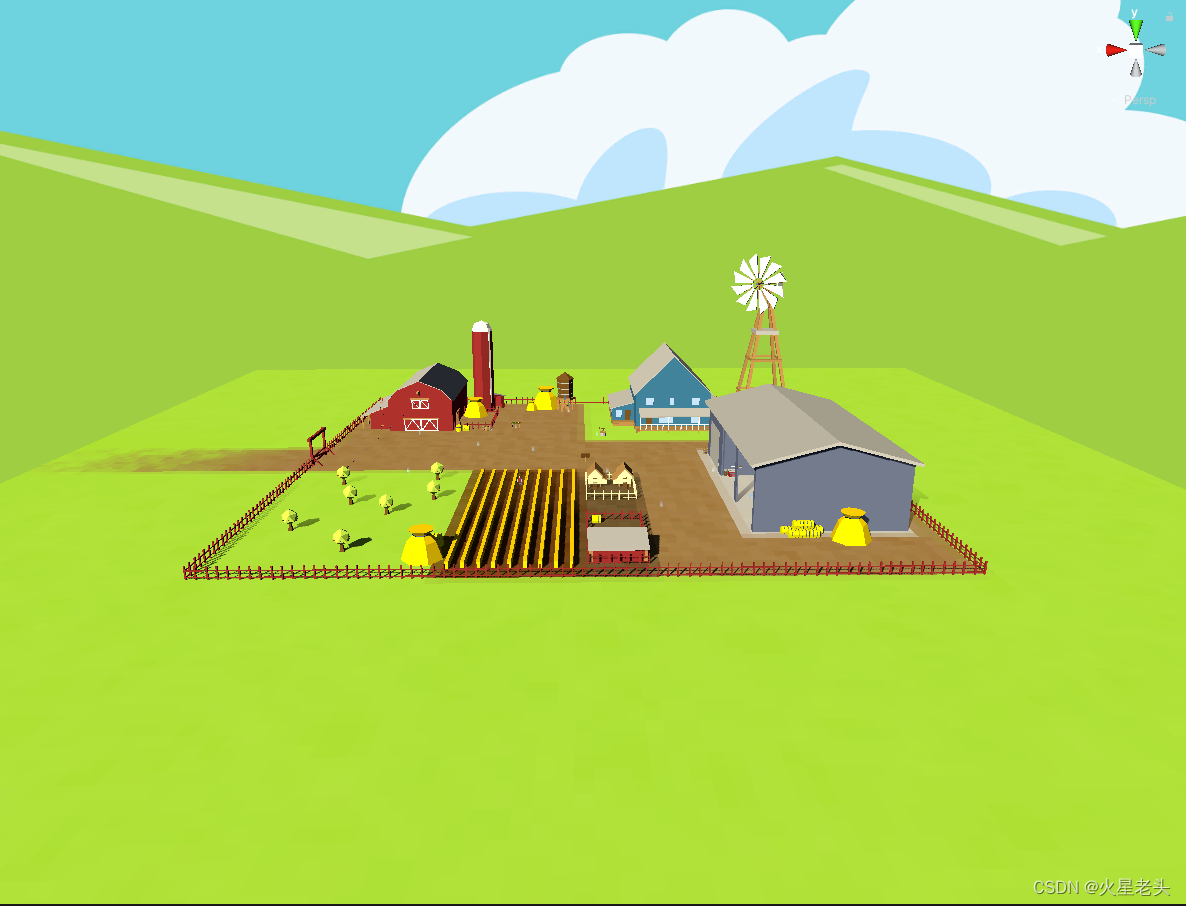Toggle the Persp projection label
1186x906 pixels.
(x=1139, y=100)
